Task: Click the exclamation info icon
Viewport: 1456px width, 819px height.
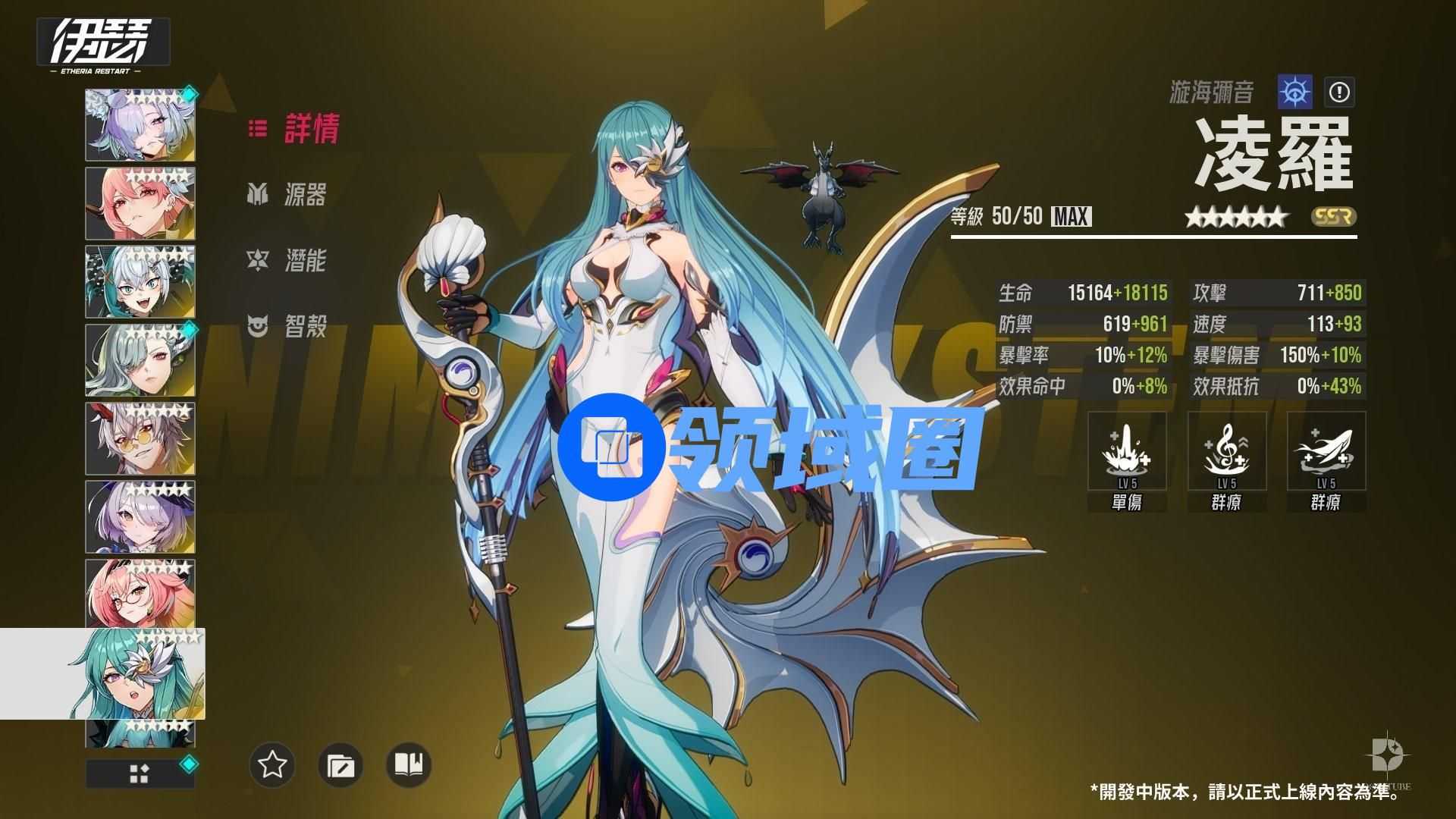Action: coord(1339,93)
